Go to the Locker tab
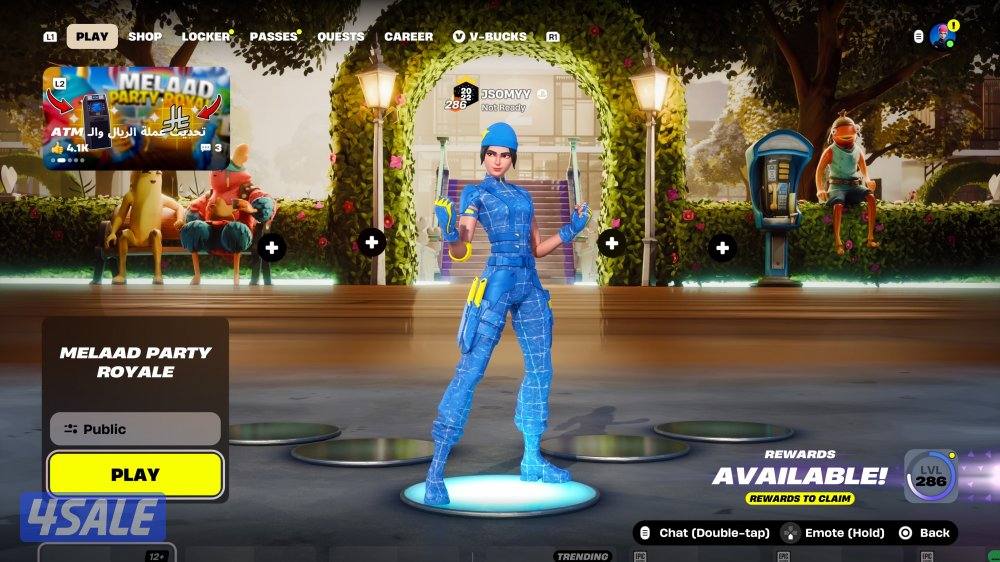Screen dimensions: 1000x562 [x=205, y=37]
